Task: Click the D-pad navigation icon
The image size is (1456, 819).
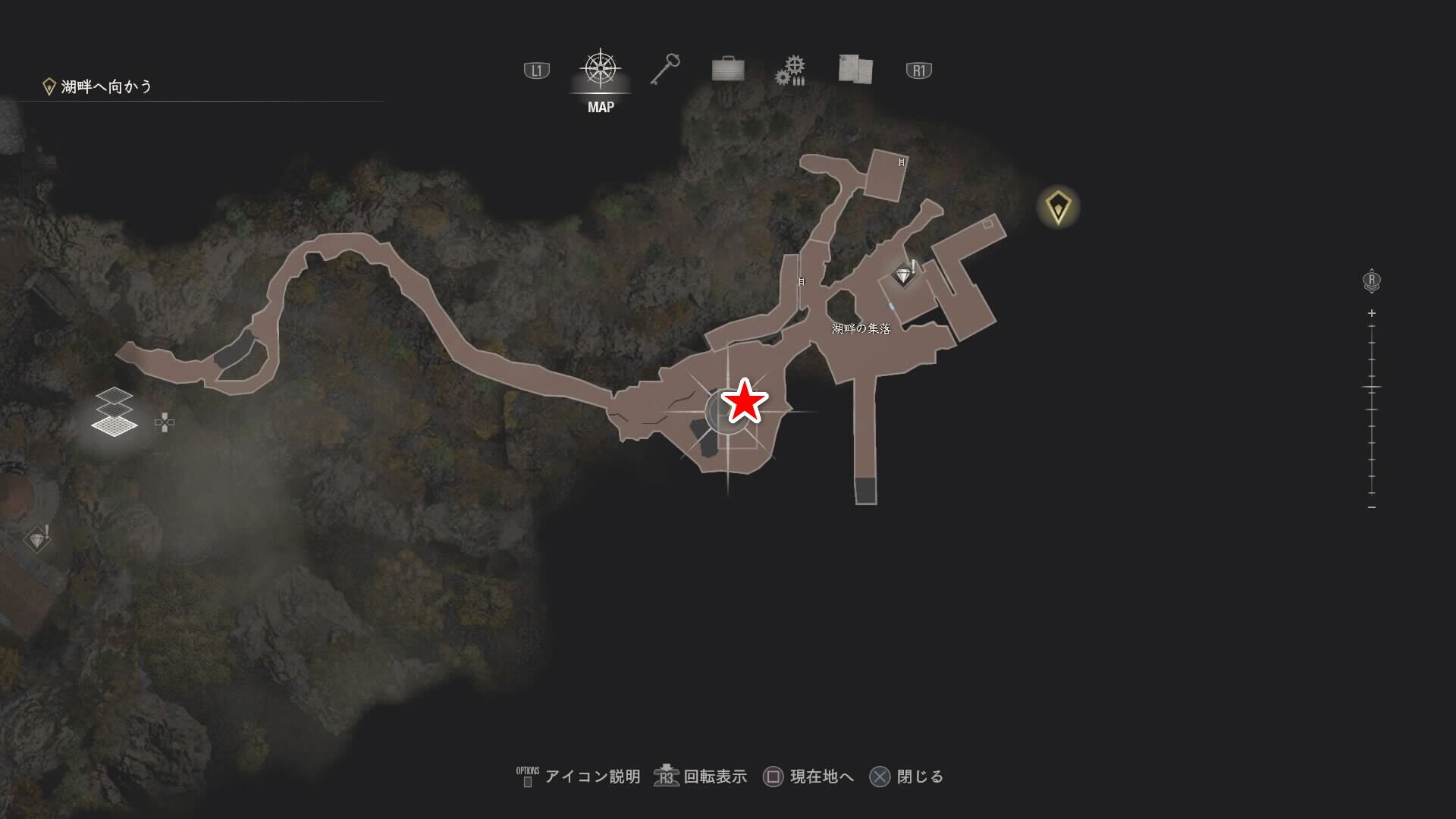Action: (x=165, y=423)
